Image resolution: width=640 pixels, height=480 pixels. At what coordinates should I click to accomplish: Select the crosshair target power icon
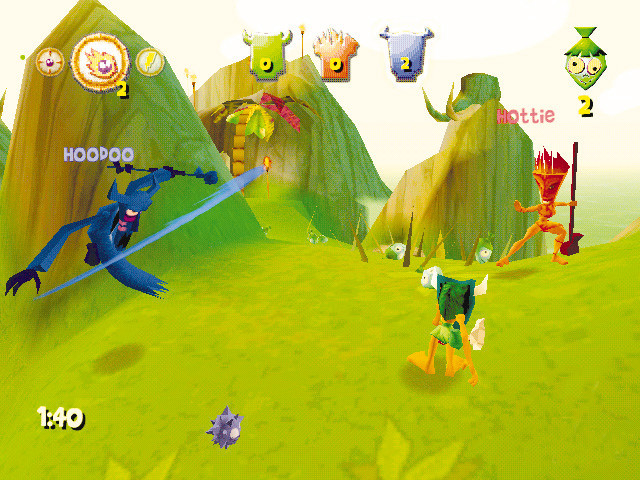49,62
